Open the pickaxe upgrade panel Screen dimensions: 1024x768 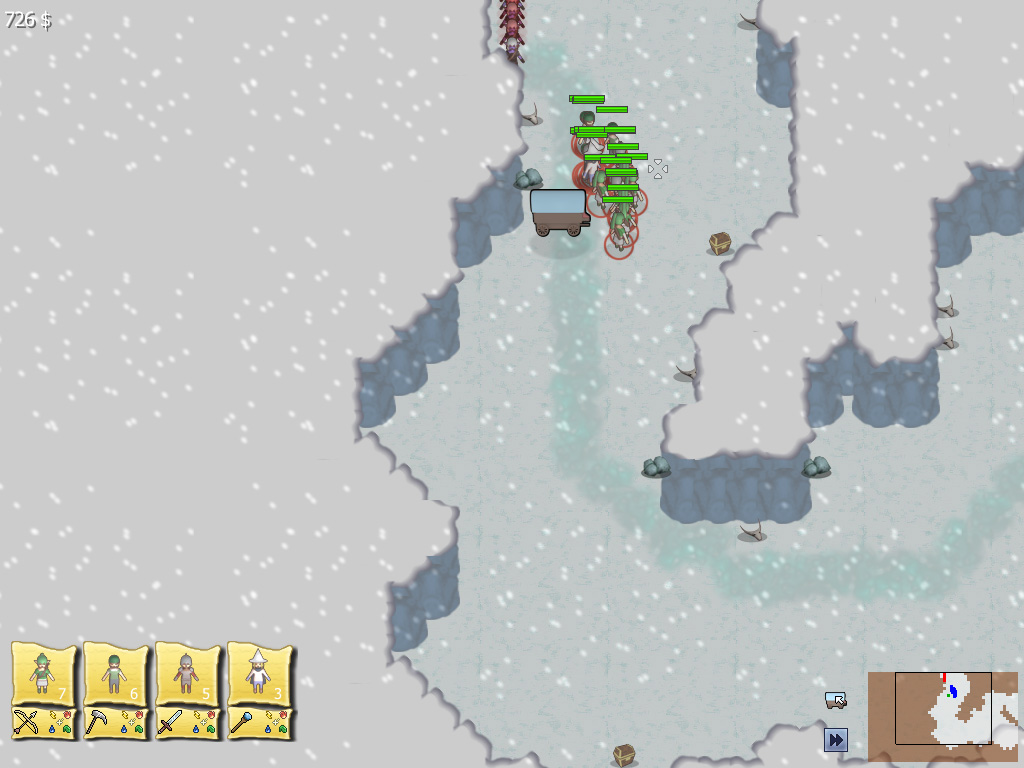[115, 723]
